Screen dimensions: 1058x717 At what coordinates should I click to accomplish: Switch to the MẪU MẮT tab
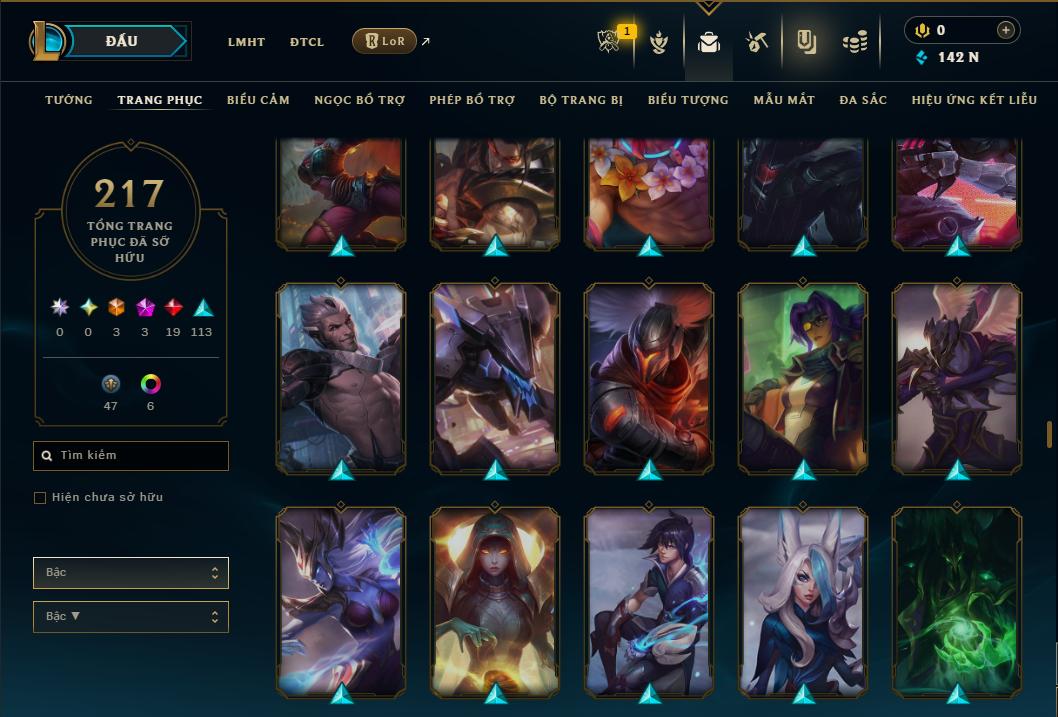point(784,100)
